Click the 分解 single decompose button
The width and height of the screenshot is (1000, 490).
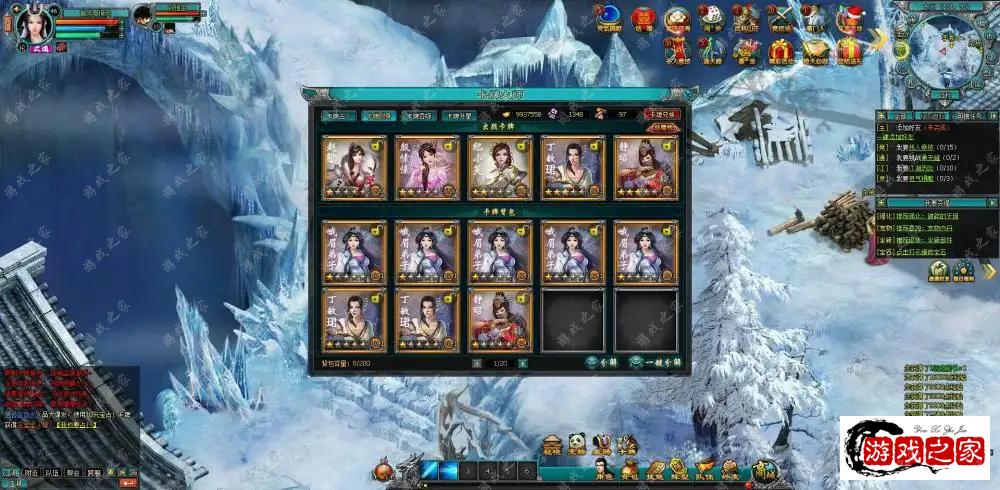tap(601, 362)
